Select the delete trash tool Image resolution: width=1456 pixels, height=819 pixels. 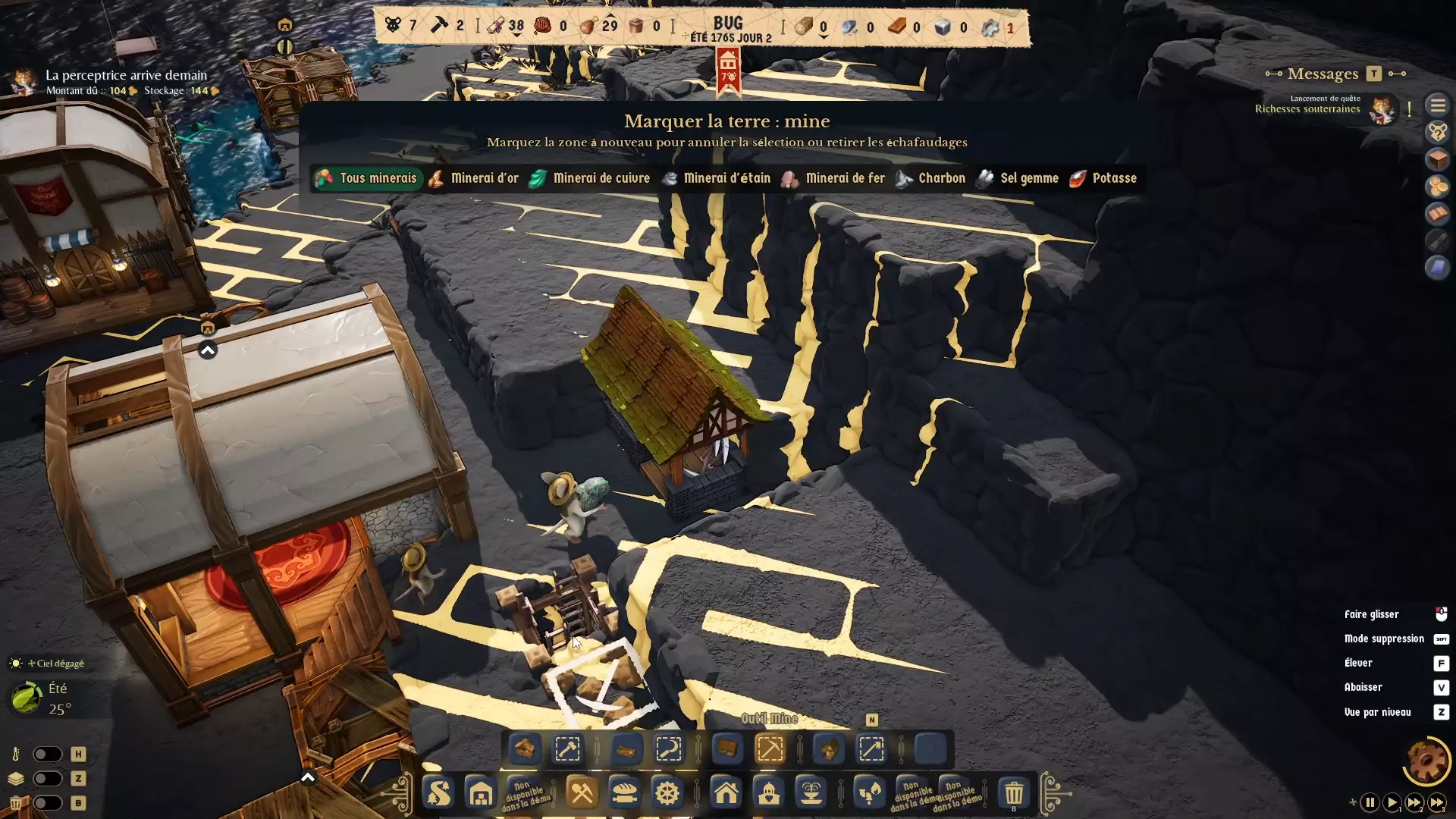point(1014,793)
